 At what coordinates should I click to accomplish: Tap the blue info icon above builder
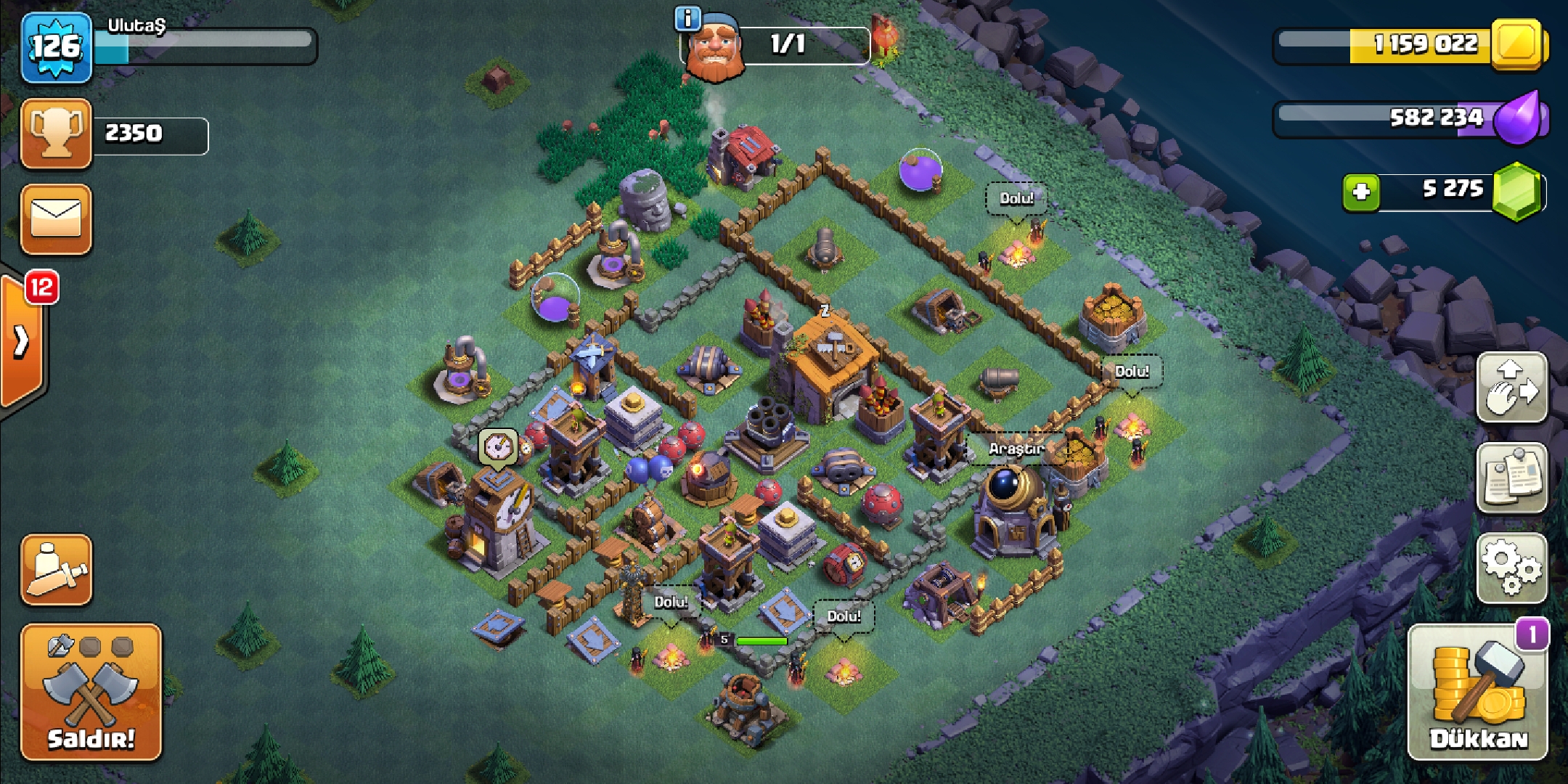coord(687,18)
